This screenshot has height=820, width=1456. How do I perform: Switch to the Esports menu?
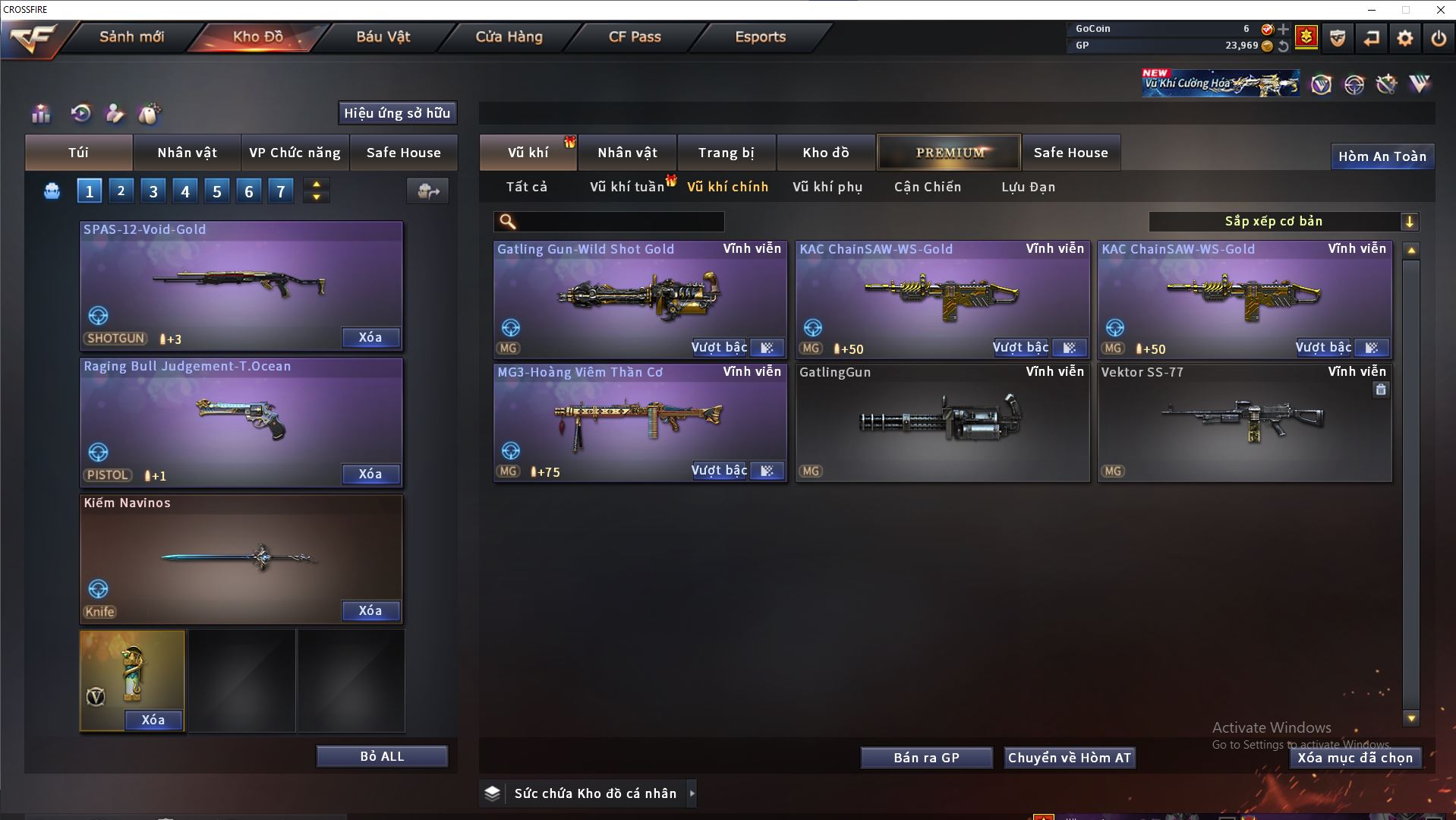click(x=760, y=36)
